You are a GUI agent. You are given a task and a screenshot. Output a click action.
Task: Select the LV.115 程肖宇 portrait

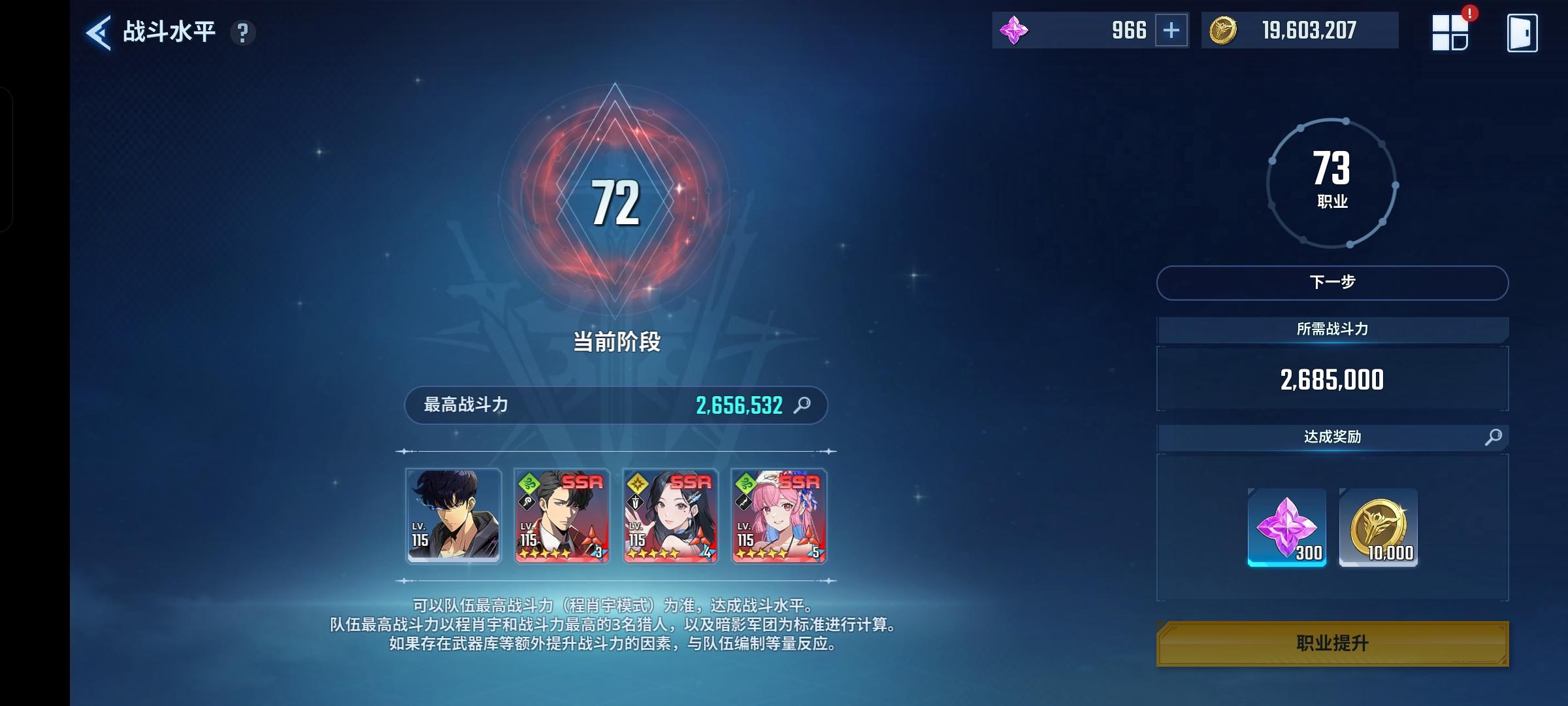tap(453, 516)
